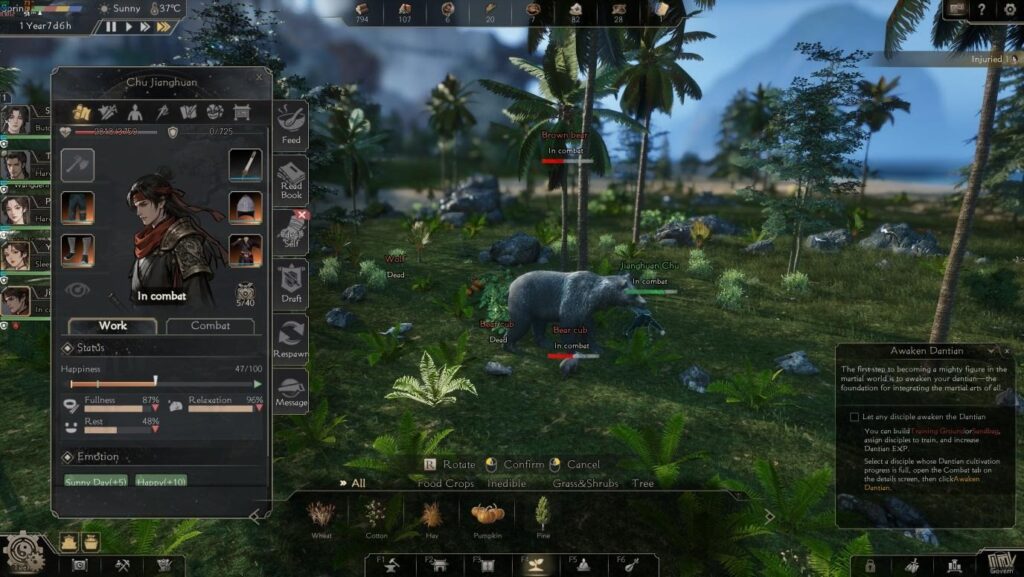Pause the game time
The image size is (1024, 577).
(x=111, y=27)
